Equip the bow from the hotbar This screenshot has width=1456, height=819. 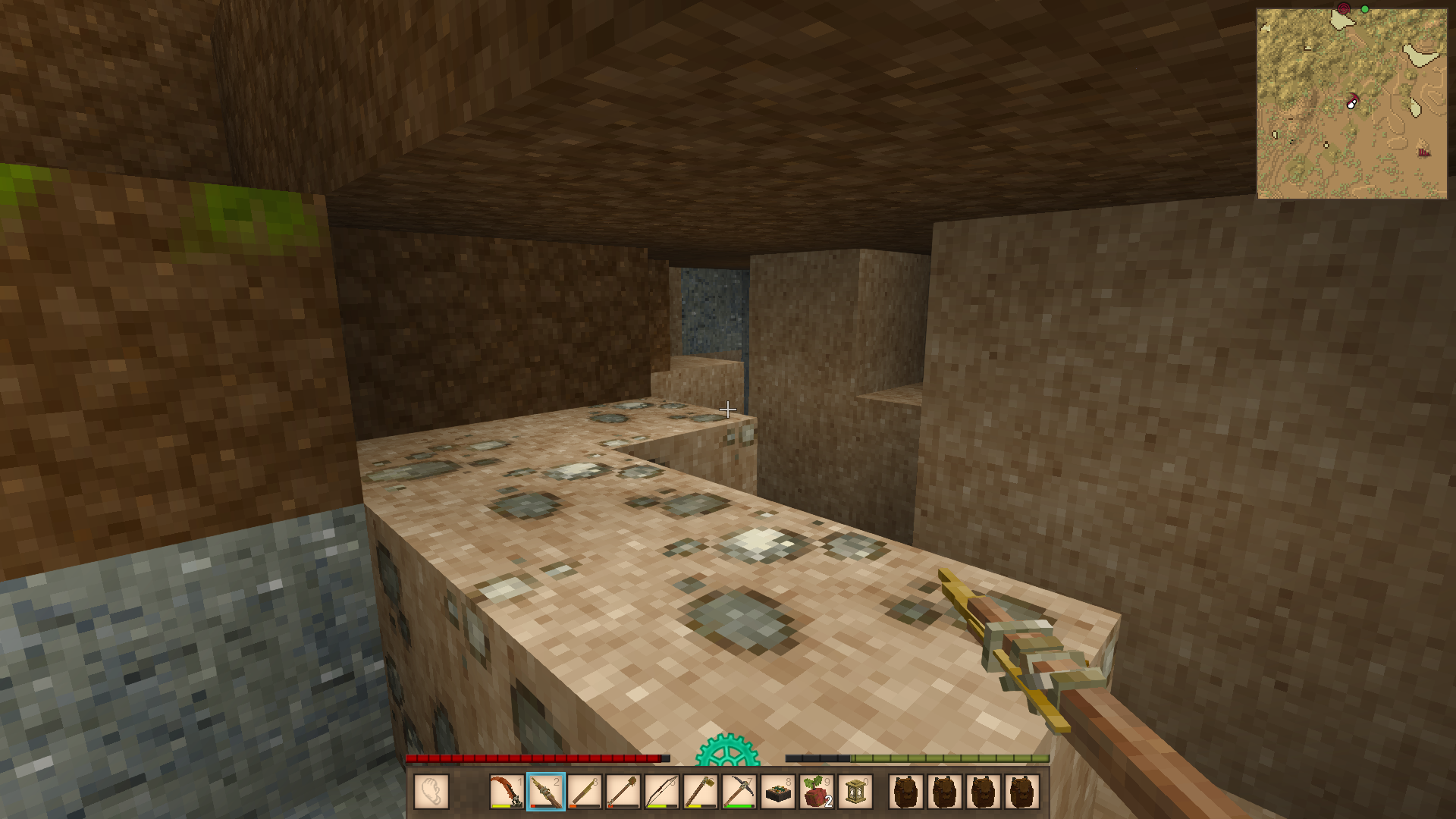pyautogui.click(x=661, y=792)
